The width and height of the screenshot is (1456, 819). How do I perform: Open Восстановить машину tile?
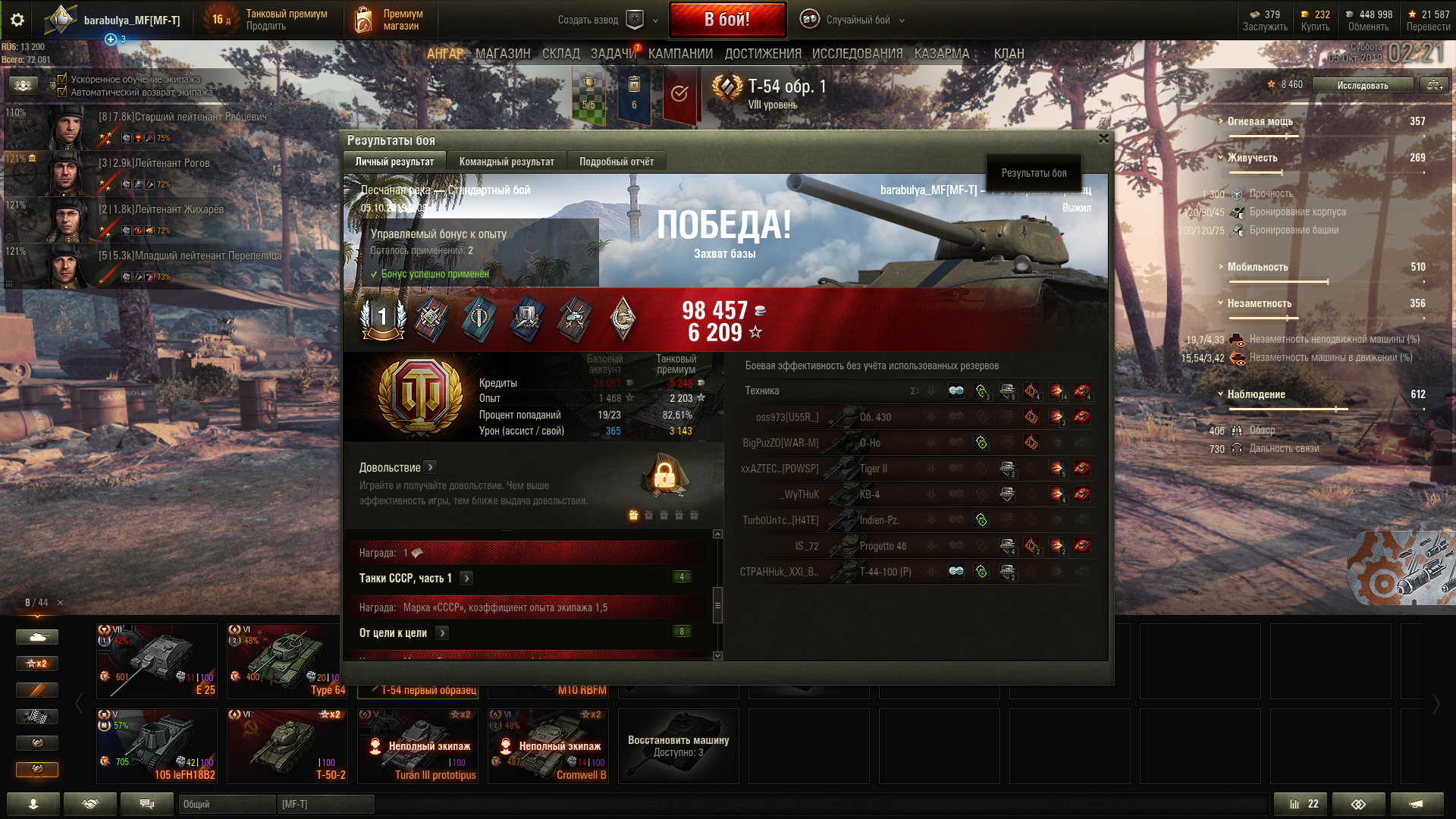click(678, 745)
